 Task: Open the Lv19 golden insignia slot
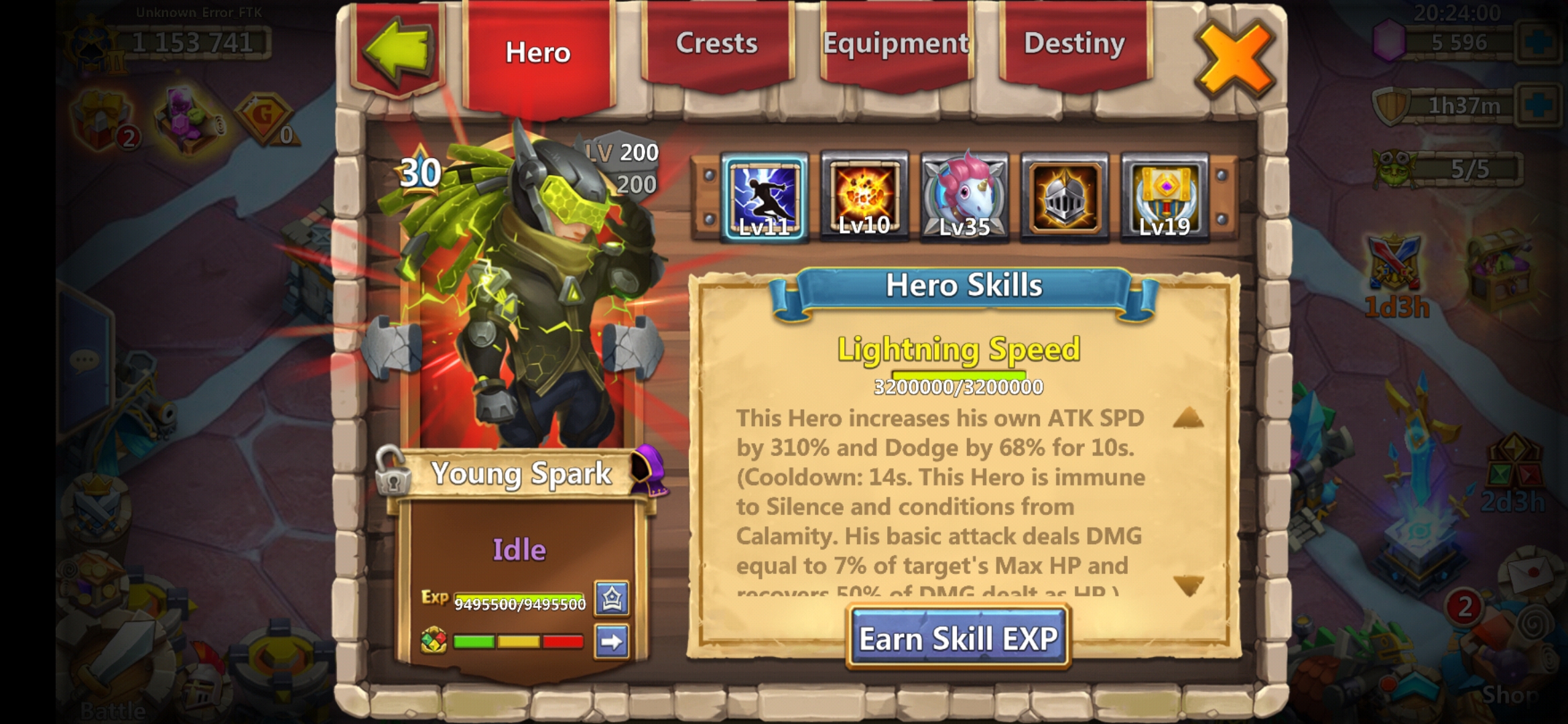tap(1165, 196)
